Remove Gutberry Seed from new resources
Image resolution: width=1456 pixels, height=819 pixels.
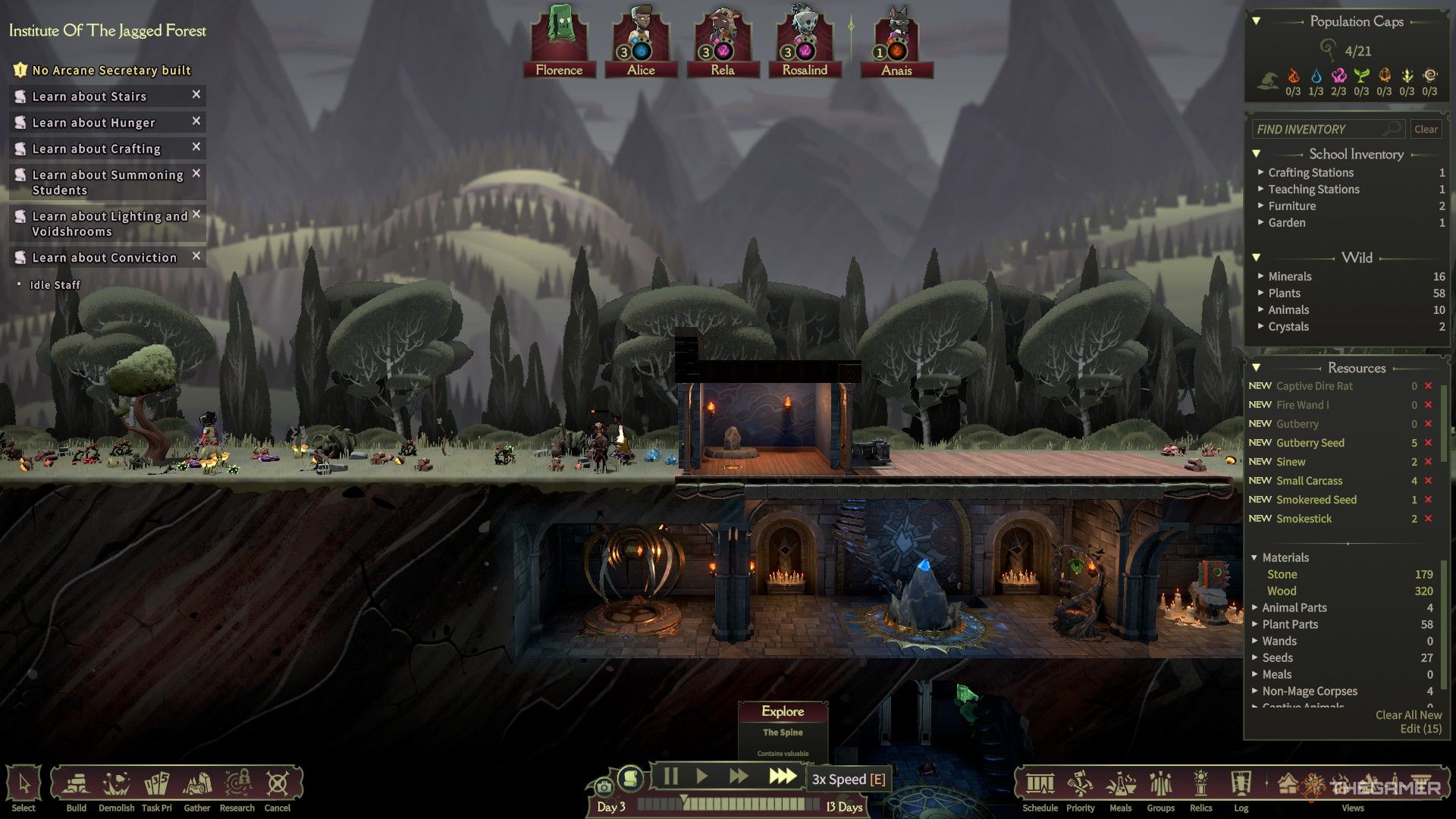[x=1429, y=443]
